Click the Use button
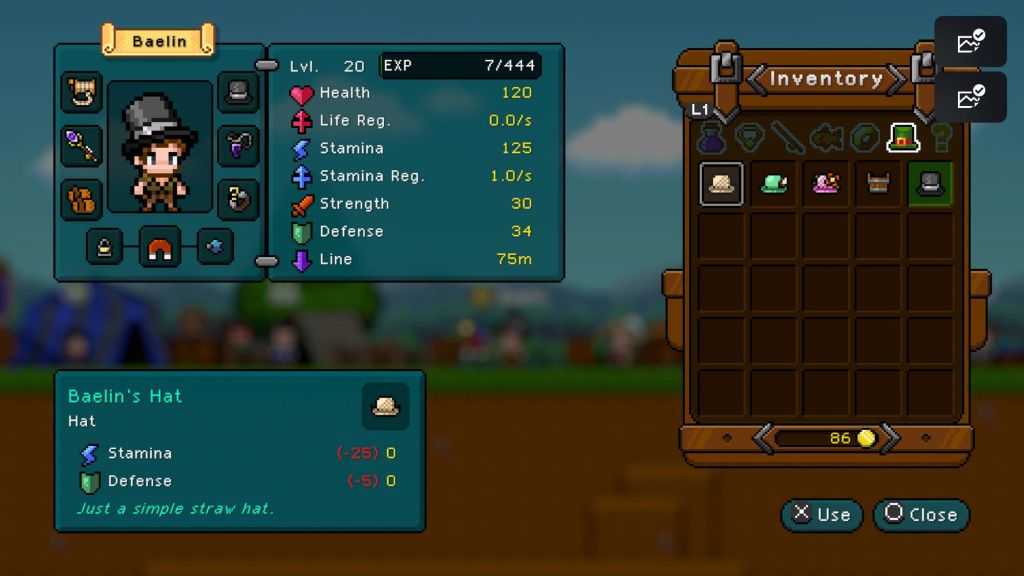This screenshot has width=1024, height=576. pos(821,515)
